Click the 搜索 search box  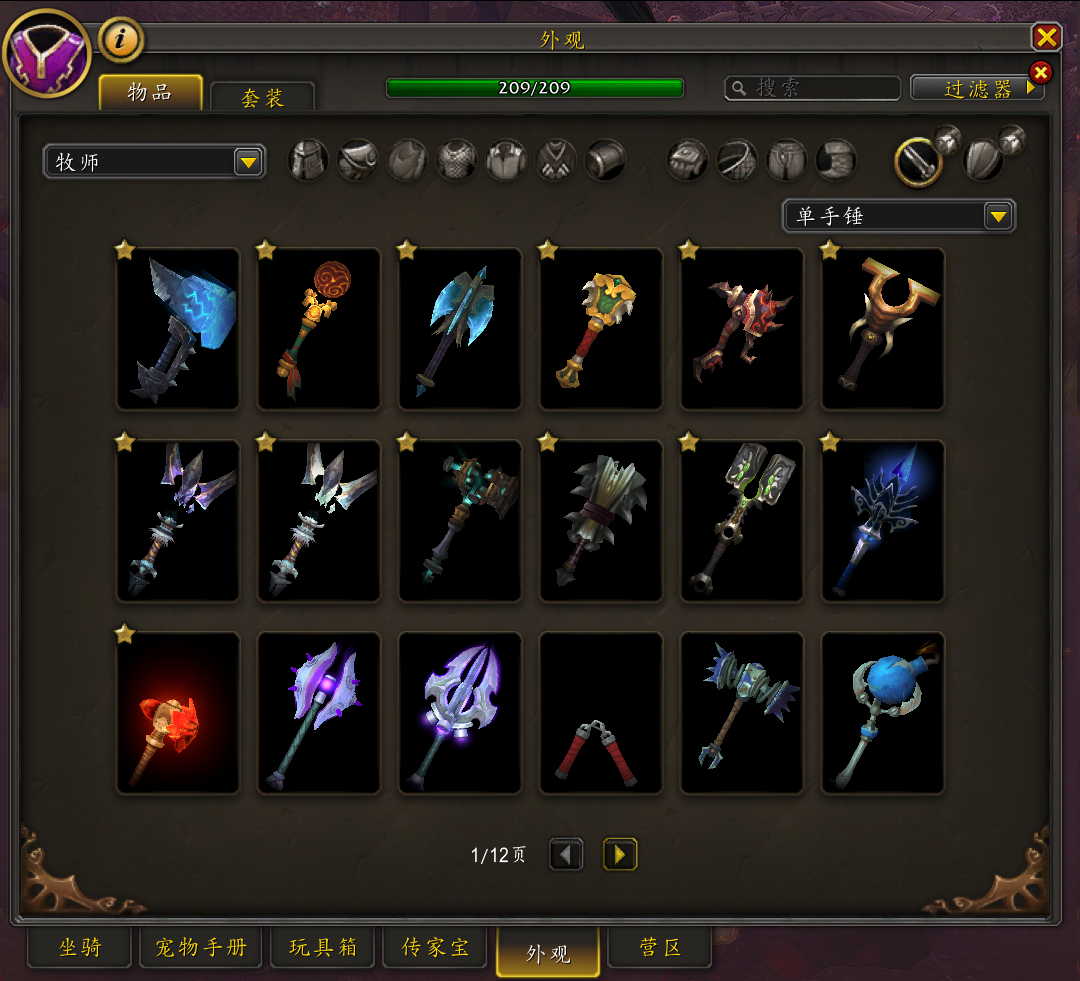(x=808, y=88)
